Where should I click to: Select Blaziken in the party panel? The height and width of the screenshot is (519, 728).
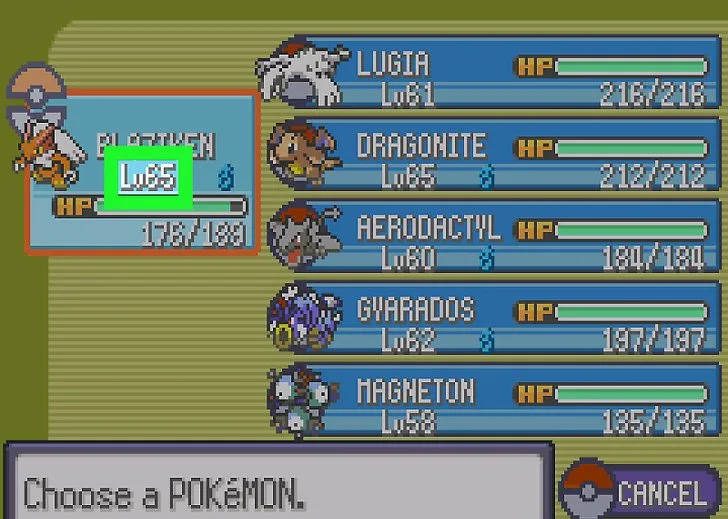pos(140,170)
